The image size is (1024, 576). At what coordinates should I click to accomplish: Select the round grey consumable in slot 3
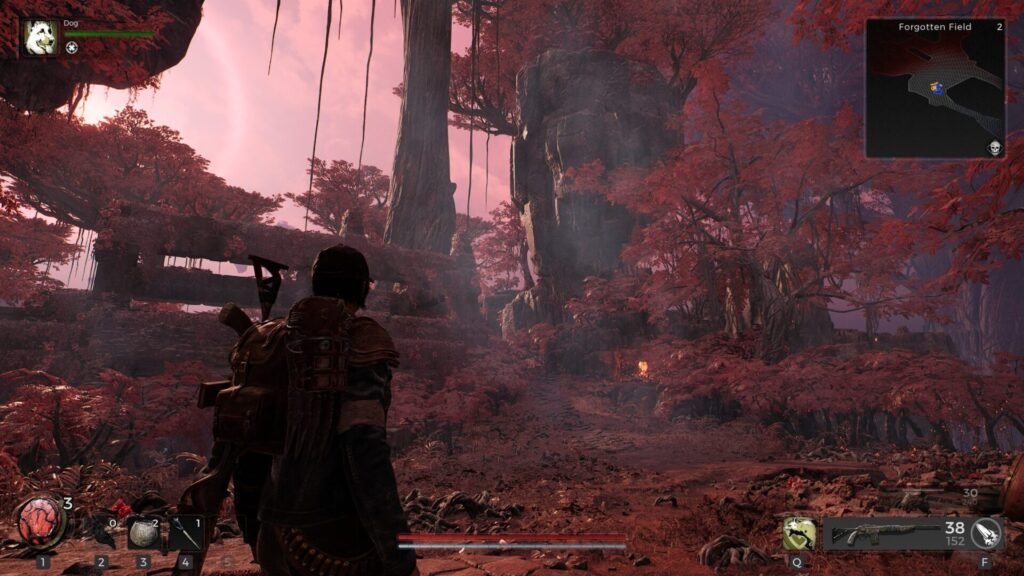pyautogui.click(x=142, y=533)
